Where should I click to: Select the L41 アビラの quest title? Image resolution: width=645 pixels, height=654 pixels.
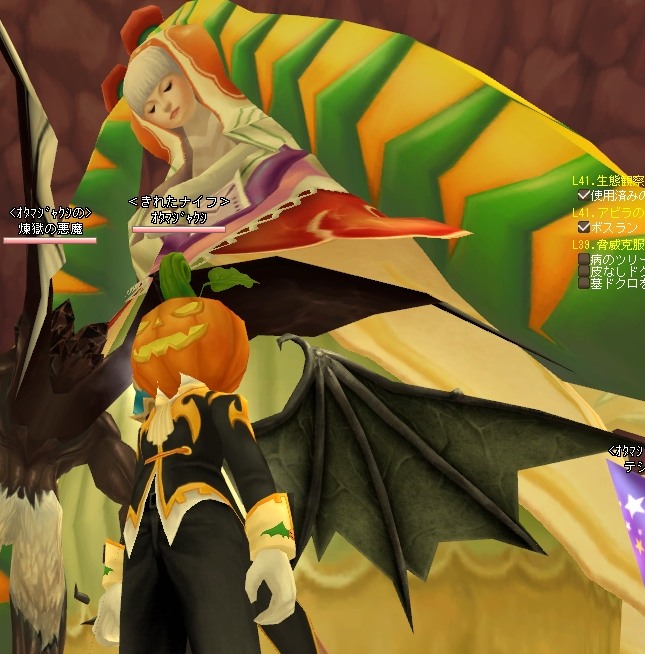(609, 213)
